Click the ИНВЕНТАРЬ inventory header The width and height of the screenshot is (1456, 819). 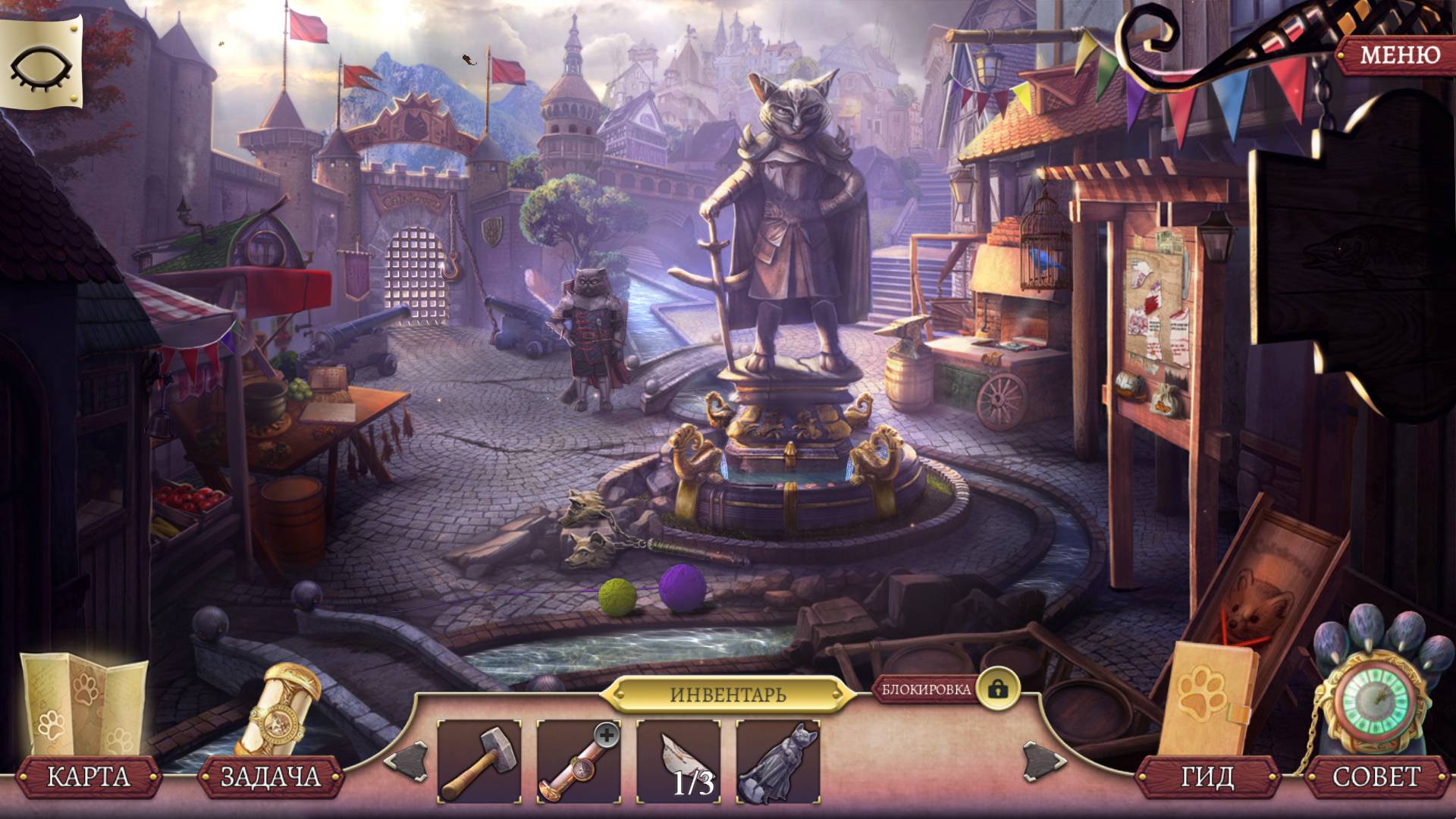tap(728, 694)
